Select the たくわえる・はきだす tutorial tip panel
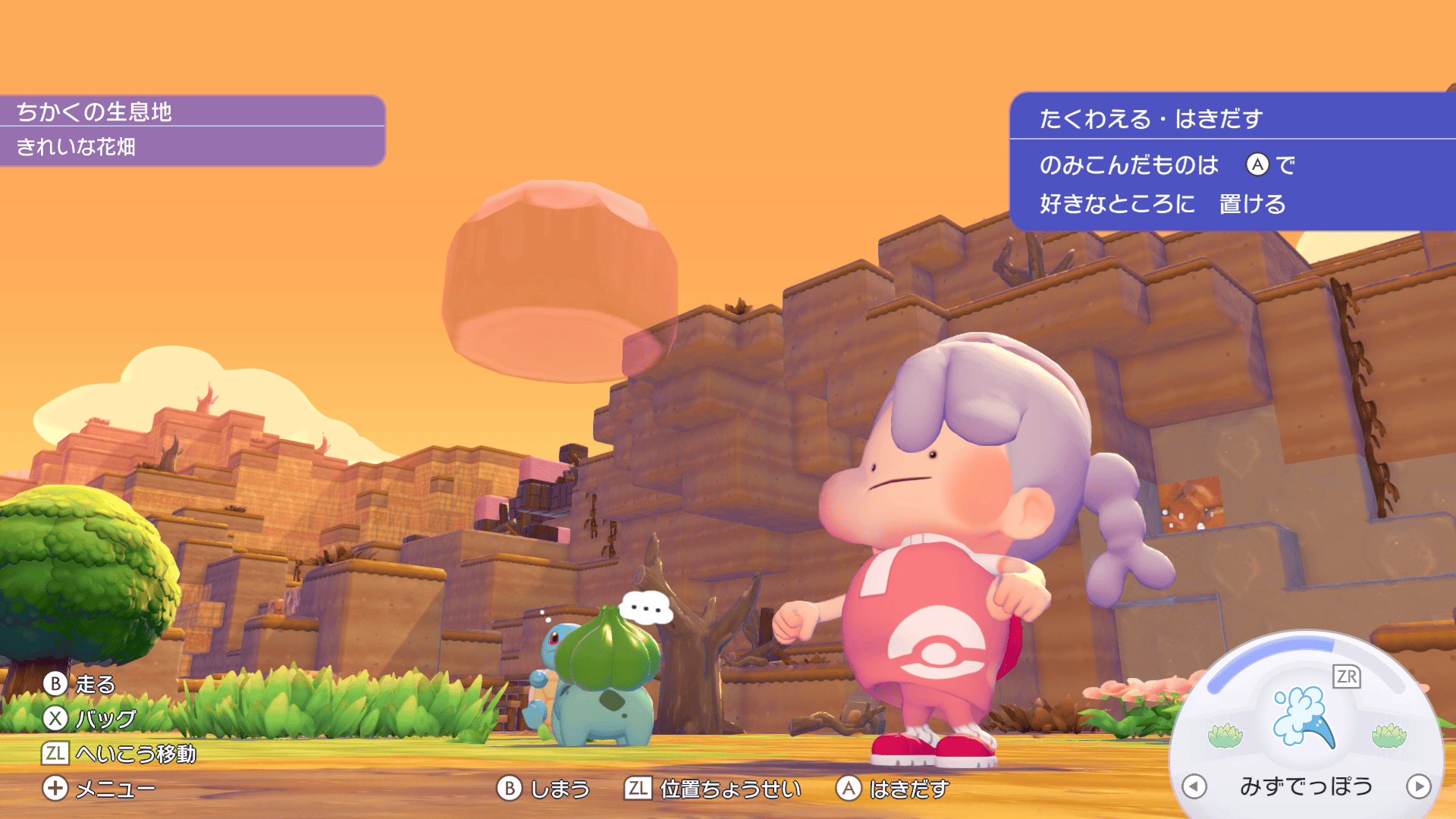The width and height of the screenshot is (1456, 819). (1232, 162)
